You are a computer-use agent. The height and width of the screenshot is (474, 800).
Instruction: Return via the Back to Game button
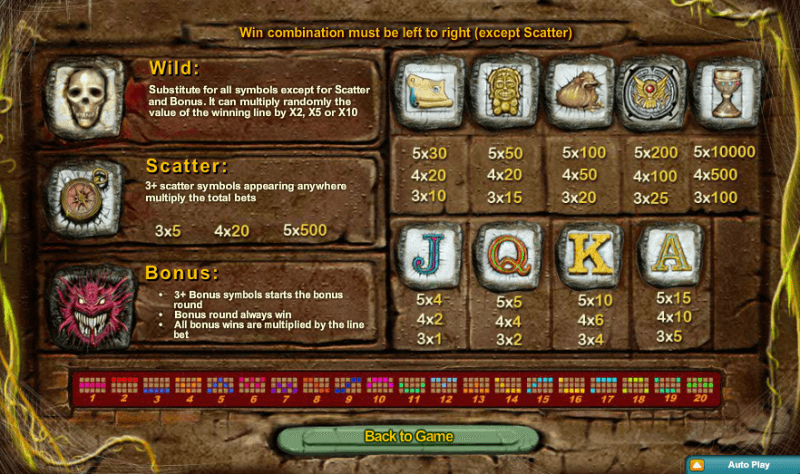(x=408, y=437)
